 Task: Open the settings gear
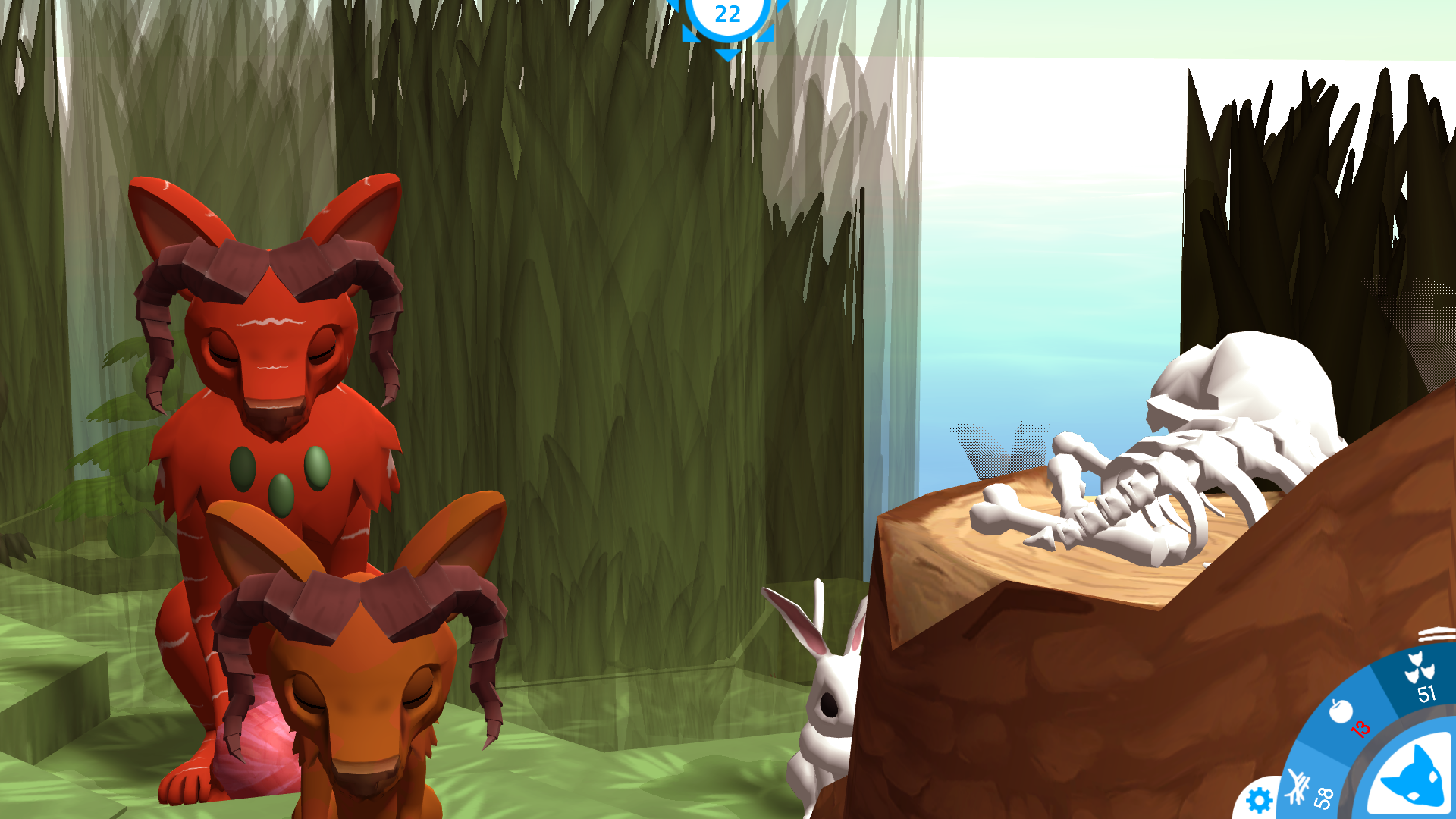coord(1259,800)
